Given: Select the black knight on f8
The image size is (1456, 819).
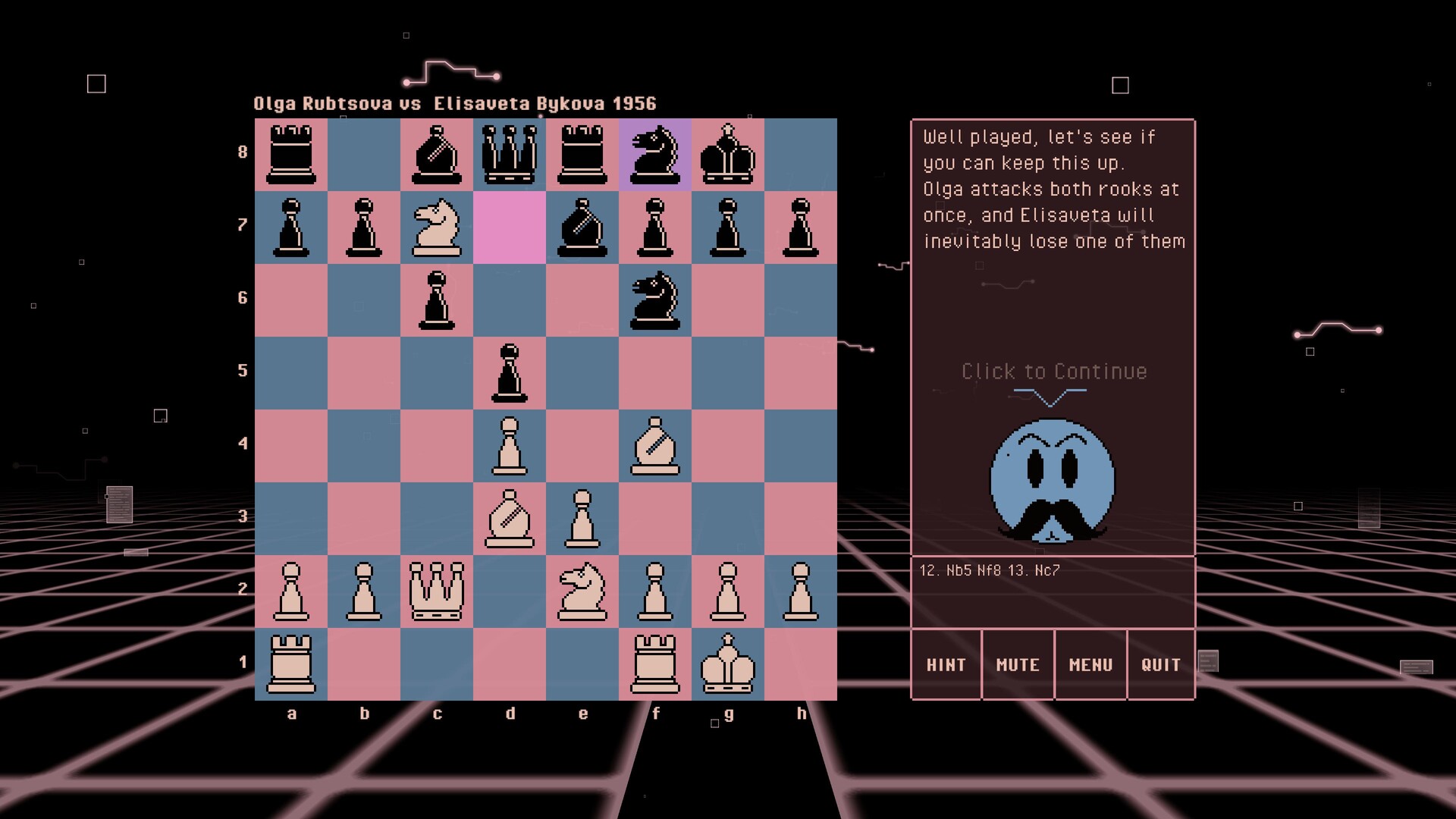Looking at the screenshot, I should point(657,152).
